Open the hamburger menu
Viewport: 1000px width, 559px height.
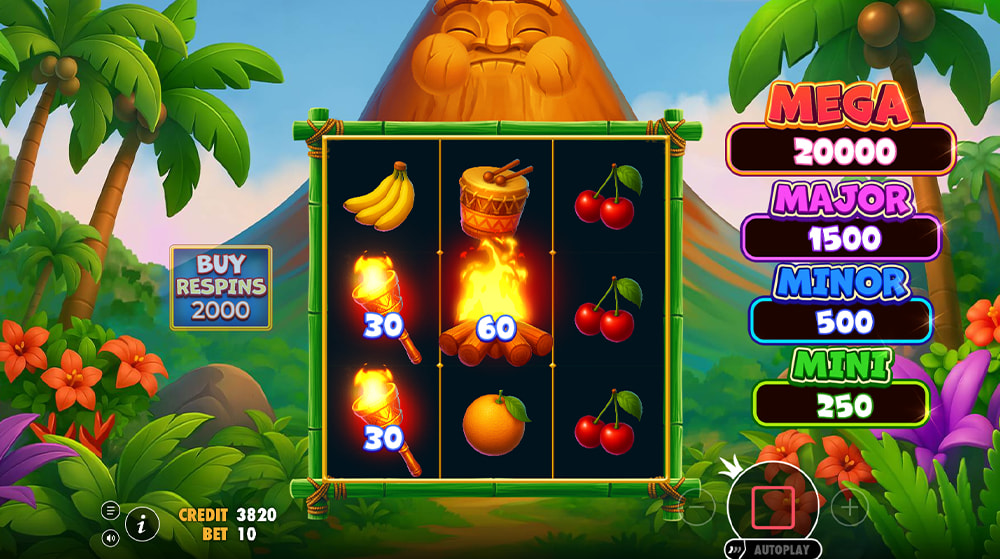coord(110,510)
